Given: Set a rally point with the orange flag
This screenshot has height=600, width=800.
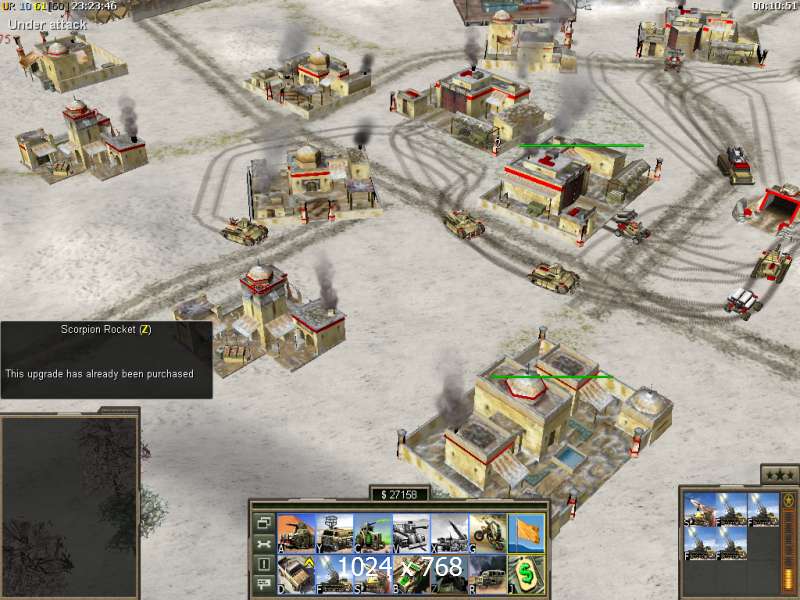Looking at the screenshot, I should tap(526, 530).
